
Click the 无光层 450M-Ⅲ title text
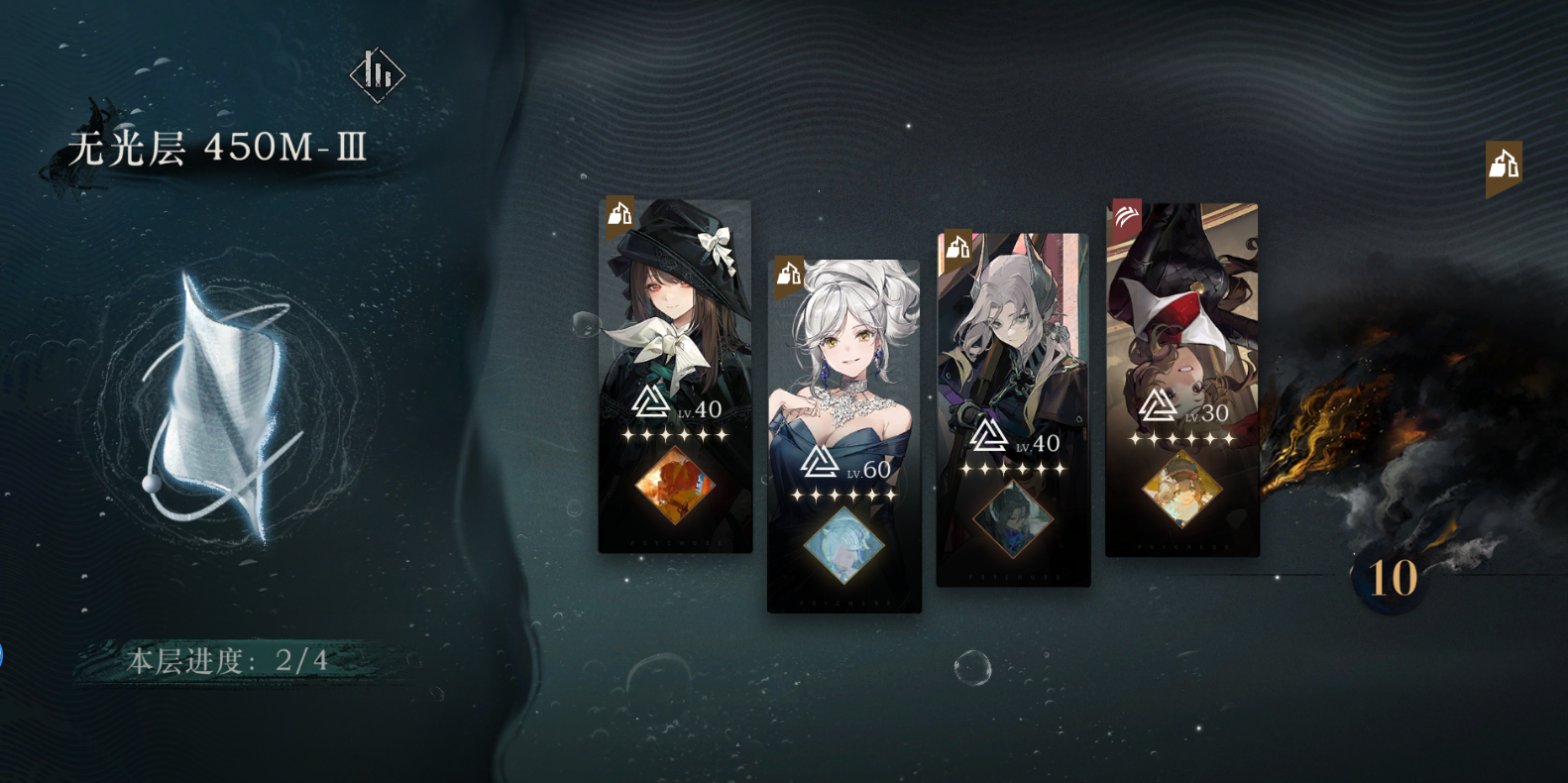(216, 147)
